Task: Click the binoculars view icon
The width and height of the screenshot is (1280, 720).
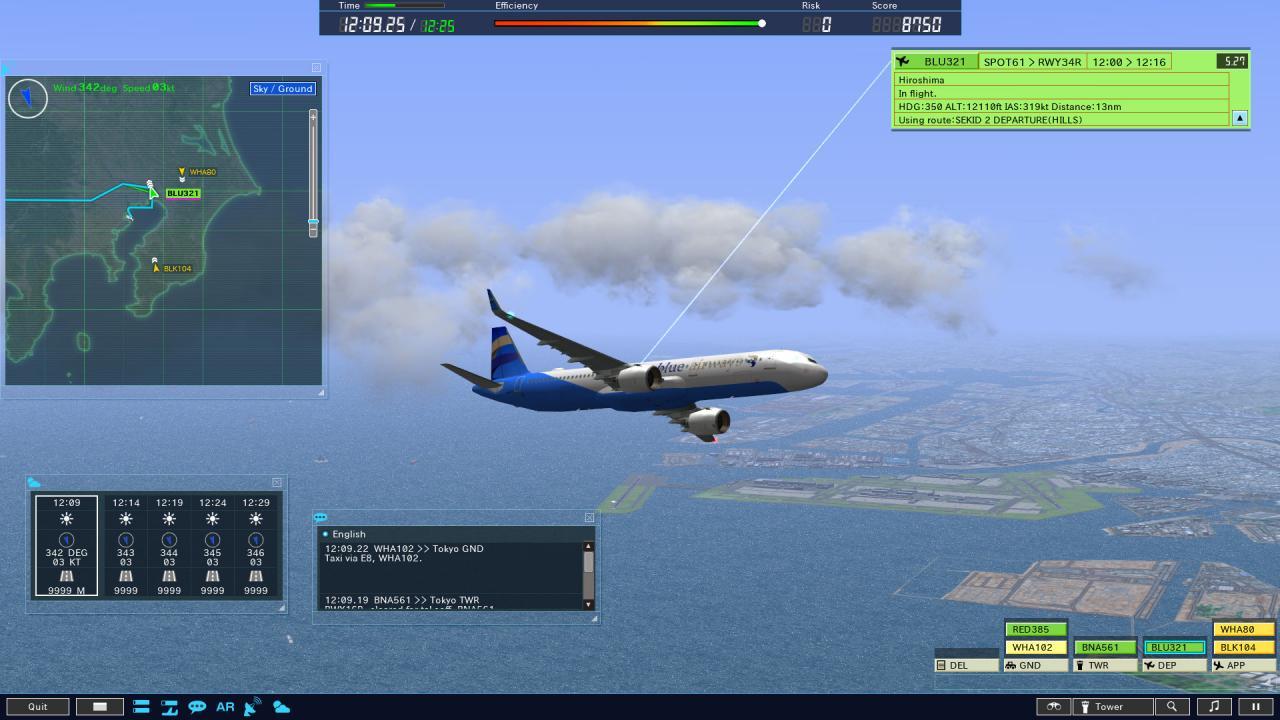Action: pyautogui.click(x=1053, y=706)
